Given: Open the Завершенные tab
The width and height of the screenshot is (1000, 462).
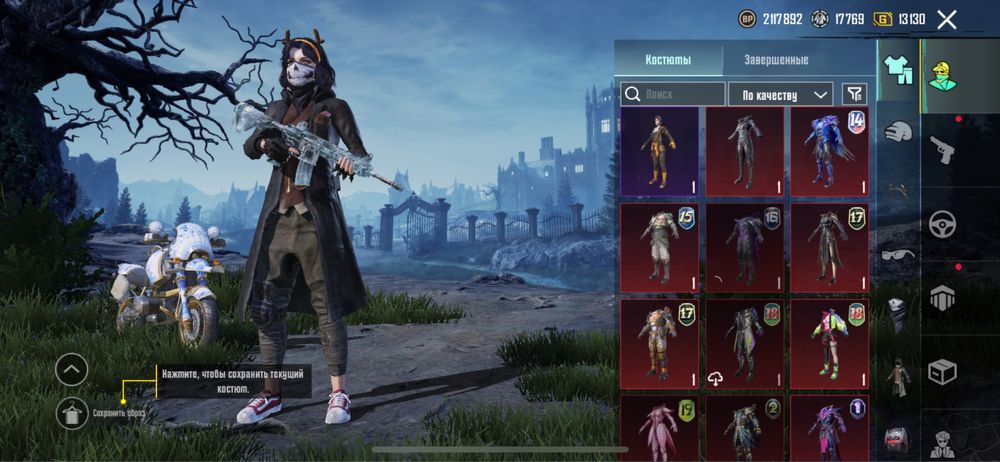Looking at the screenshot, I should click(776, 60).
